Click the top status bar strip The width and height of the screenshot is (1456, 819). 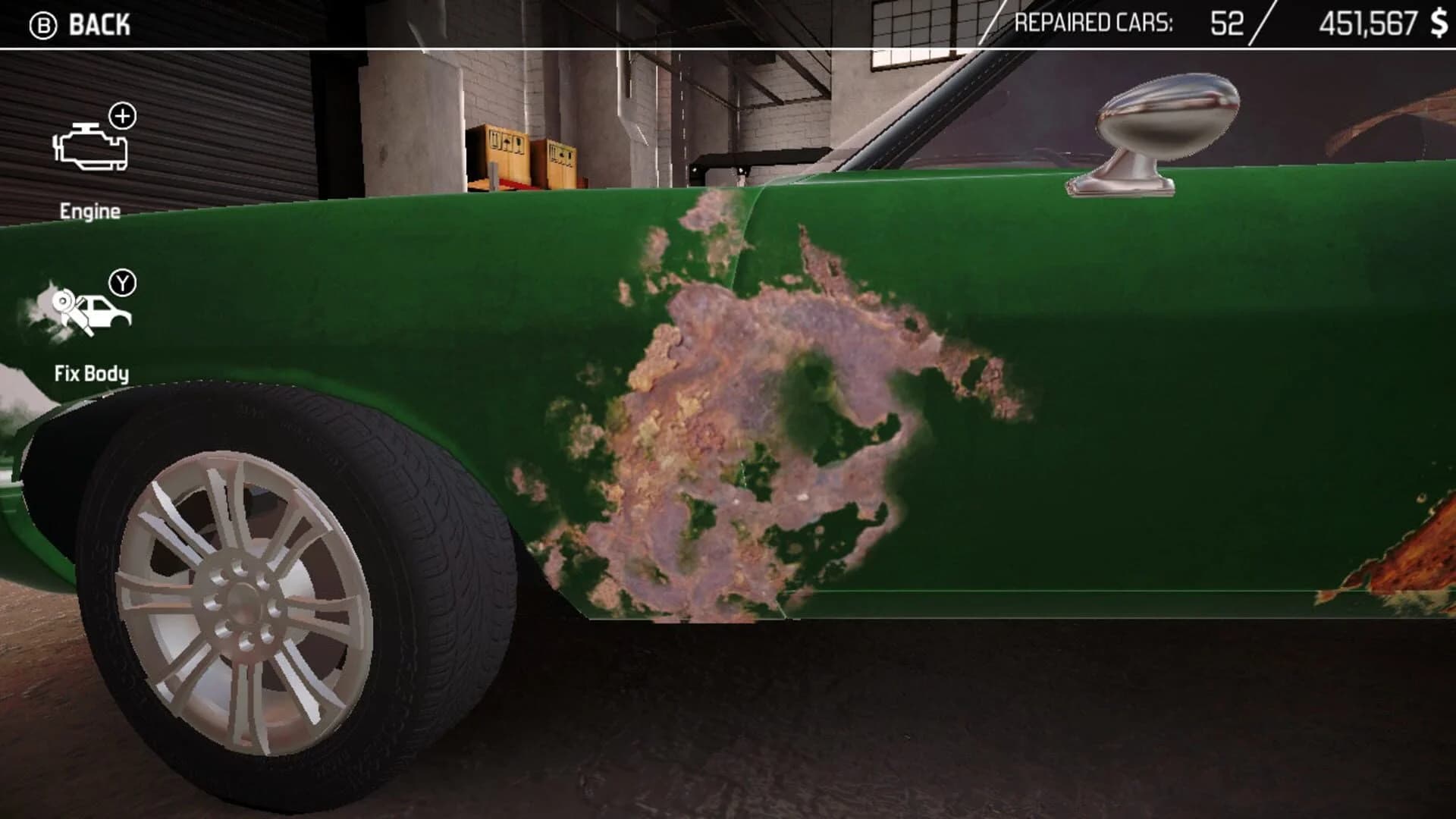point(728,23)
